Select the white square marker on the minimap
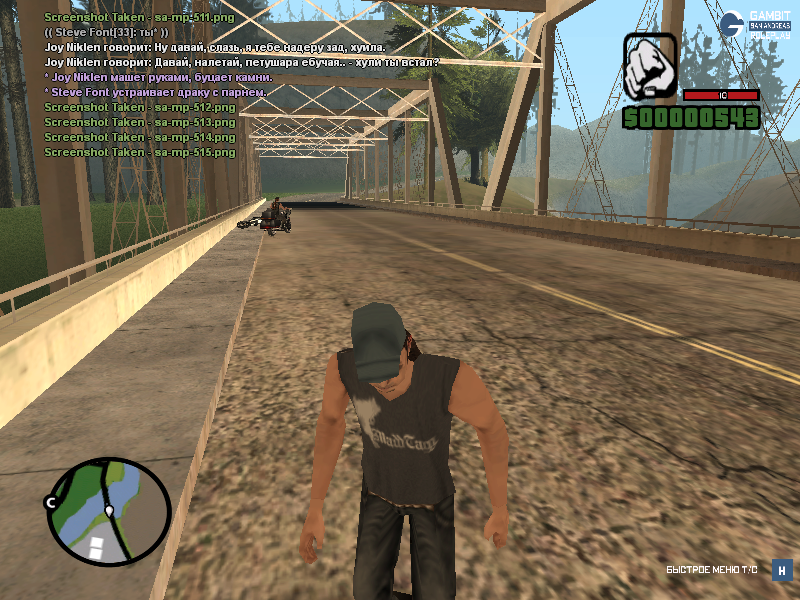 [x=96, y=546]
